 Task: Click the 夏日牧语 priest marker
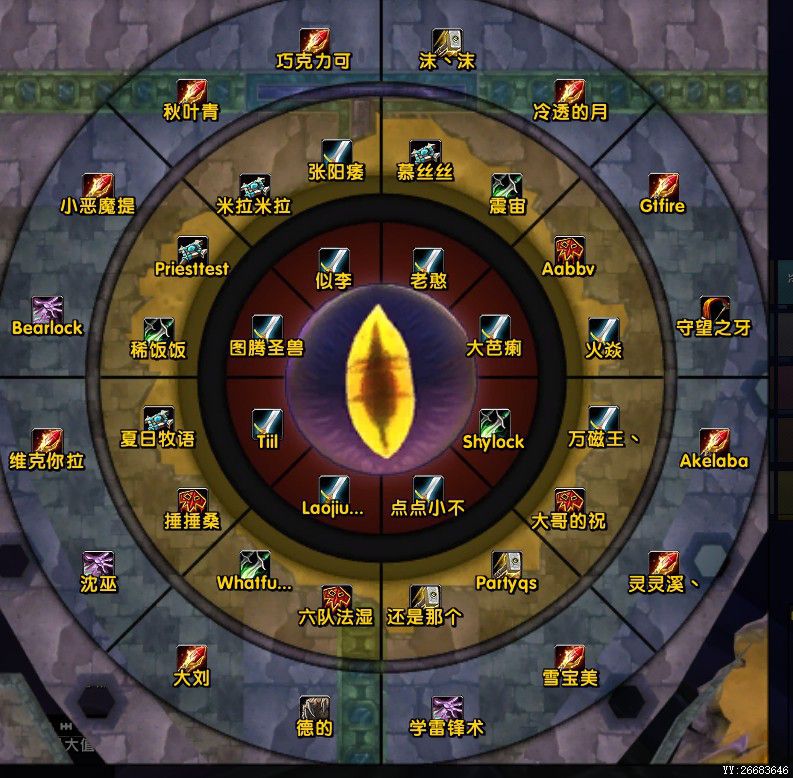pos(158,421)
